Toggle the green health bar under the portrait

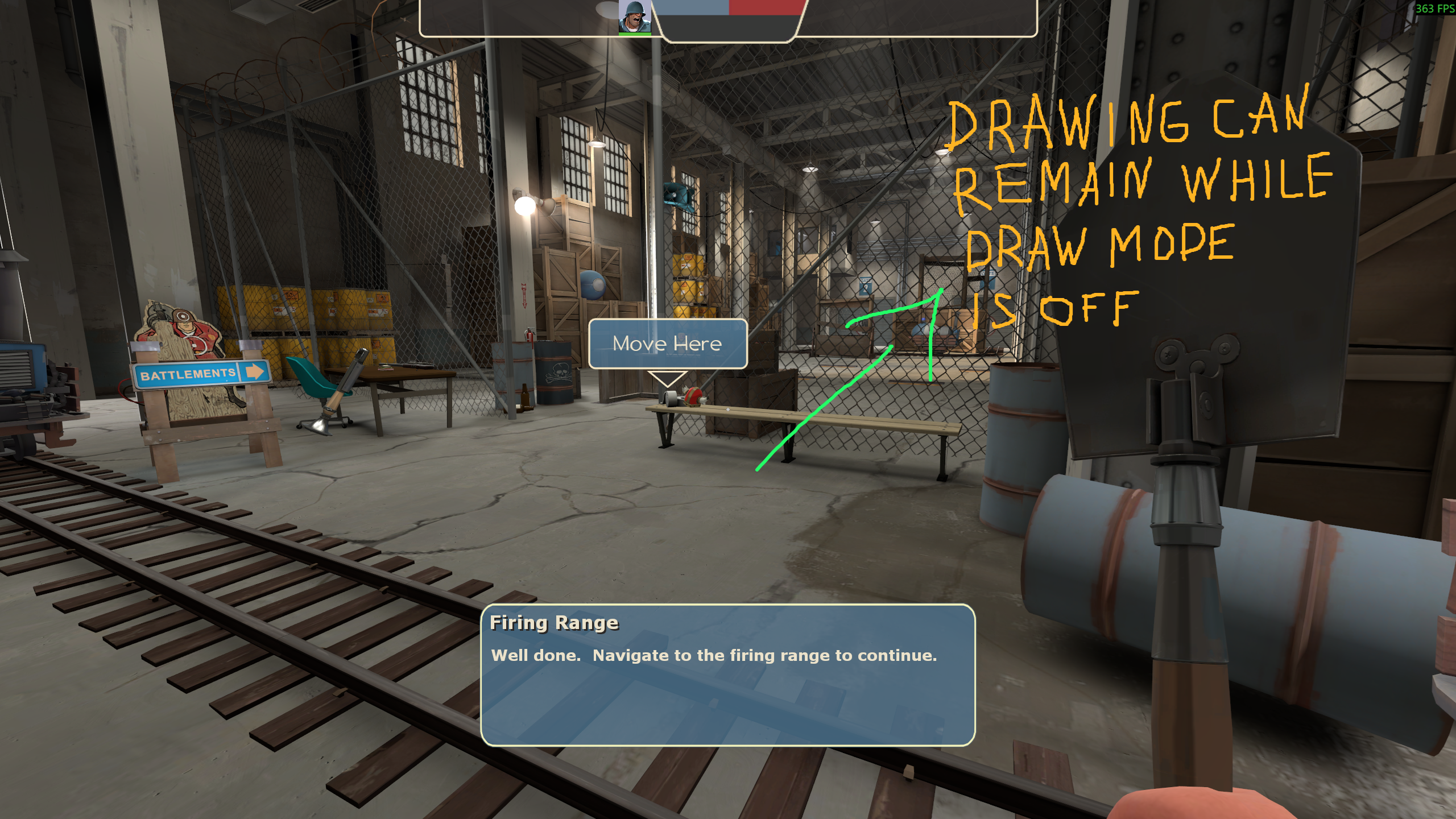(x=635, y=35)
